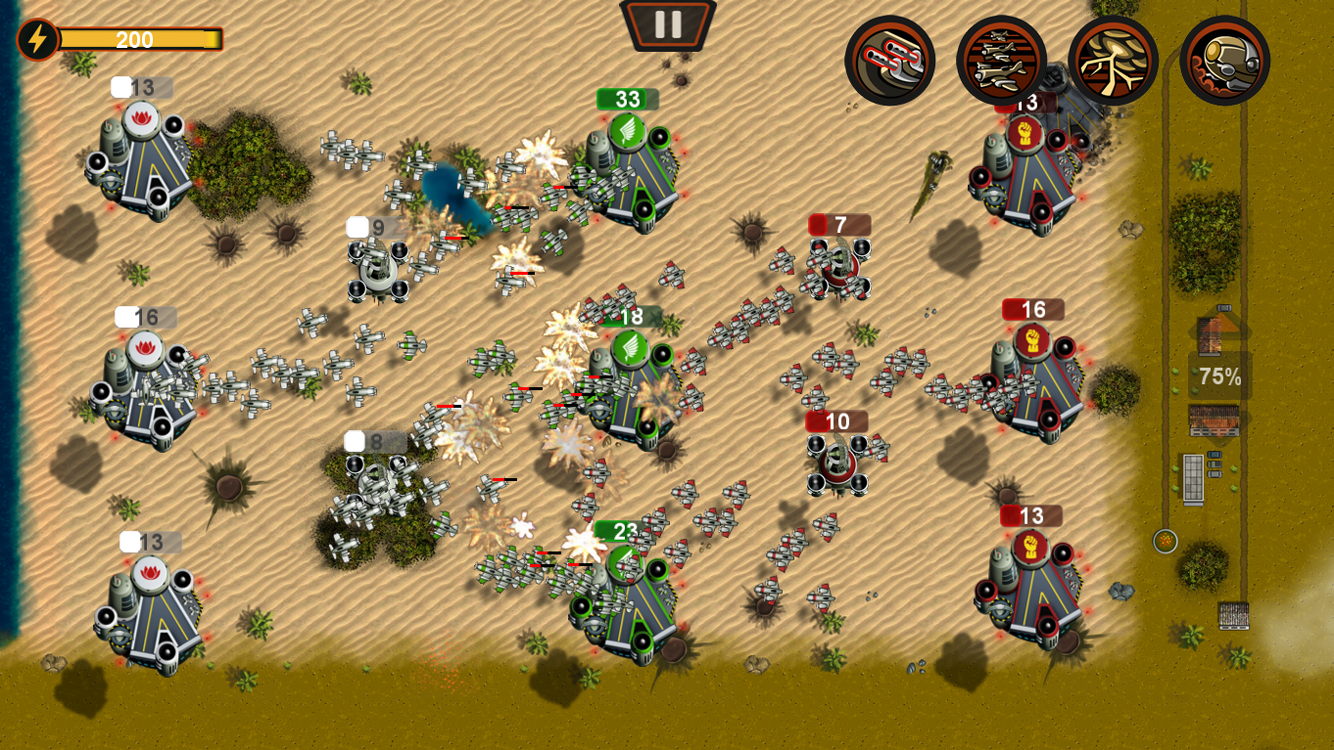Click the energy bar showing 200
Image resolution: width=1334 pixels, height=750 pixels.
pos(143,41)
